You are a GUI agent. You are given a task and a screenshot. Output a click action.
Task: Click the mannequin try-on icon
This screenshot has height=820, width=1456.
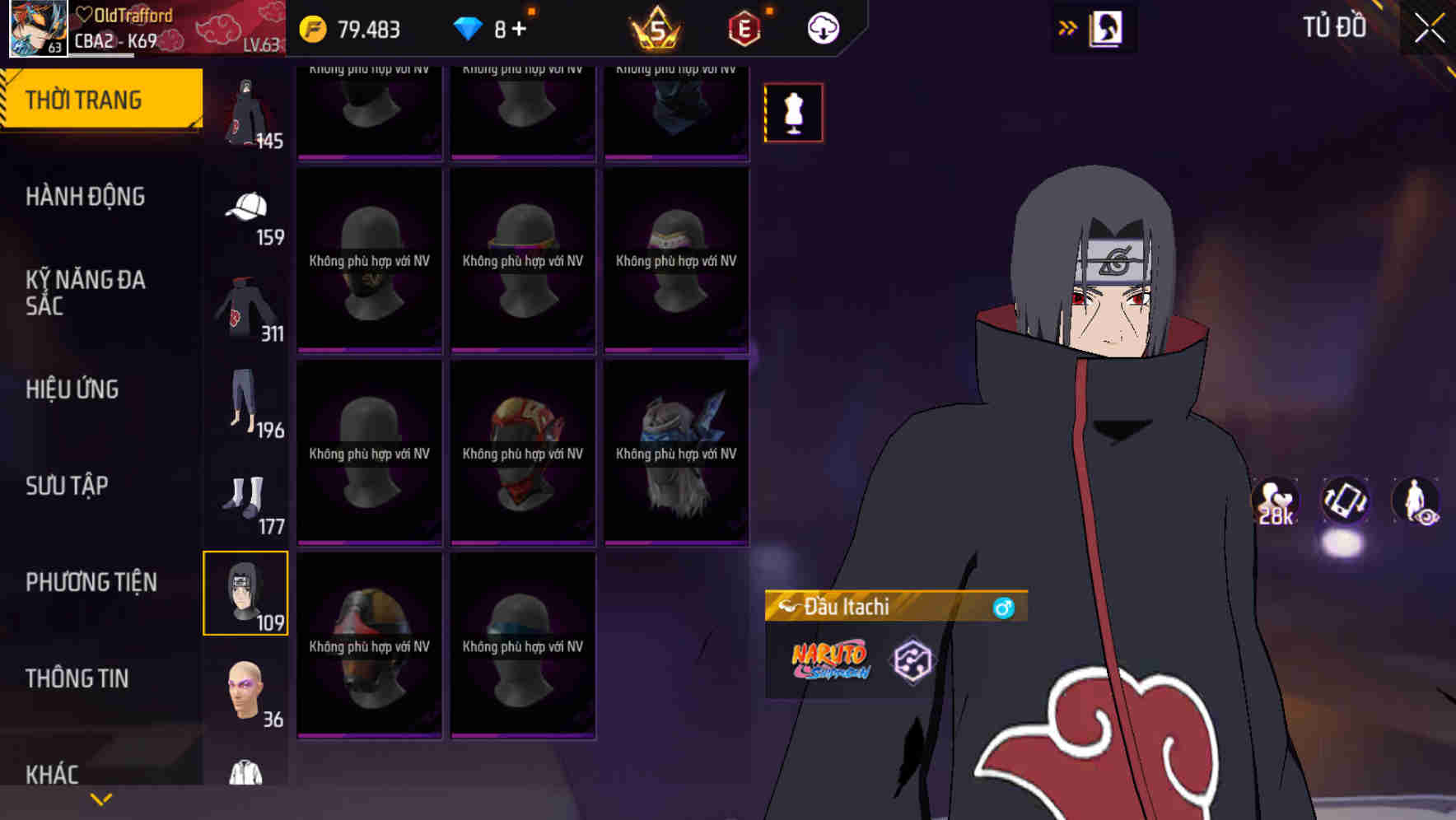[x=792, y=113]
